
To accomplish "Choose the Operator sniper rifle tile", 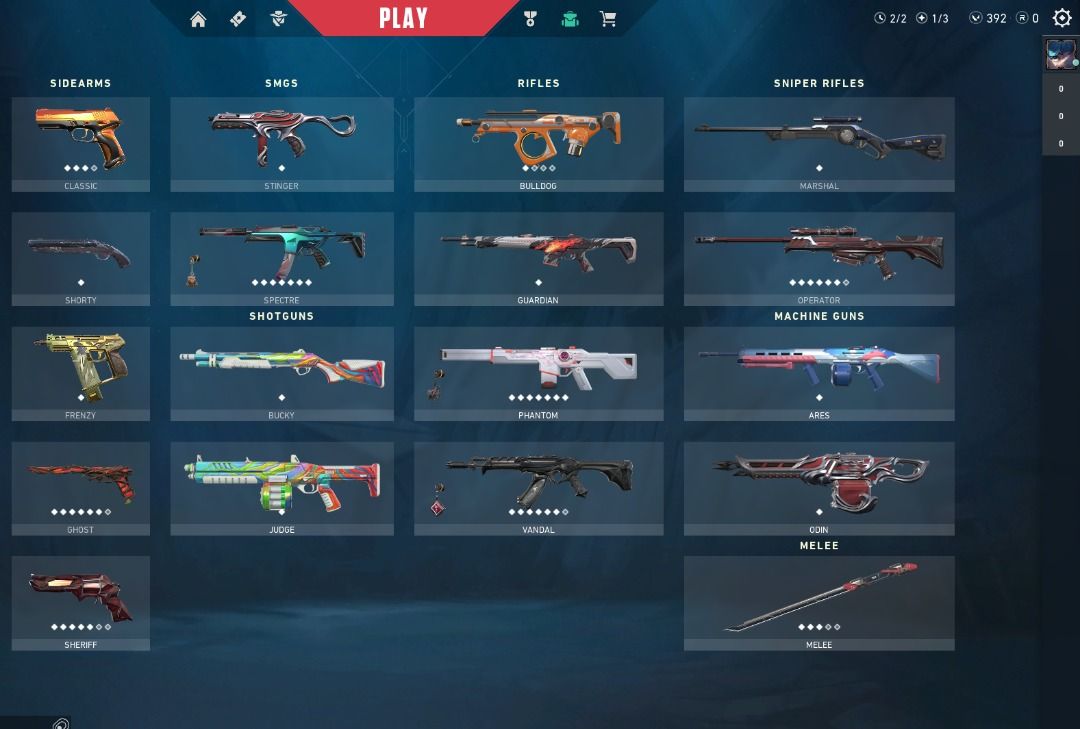I will click(819, 258).
